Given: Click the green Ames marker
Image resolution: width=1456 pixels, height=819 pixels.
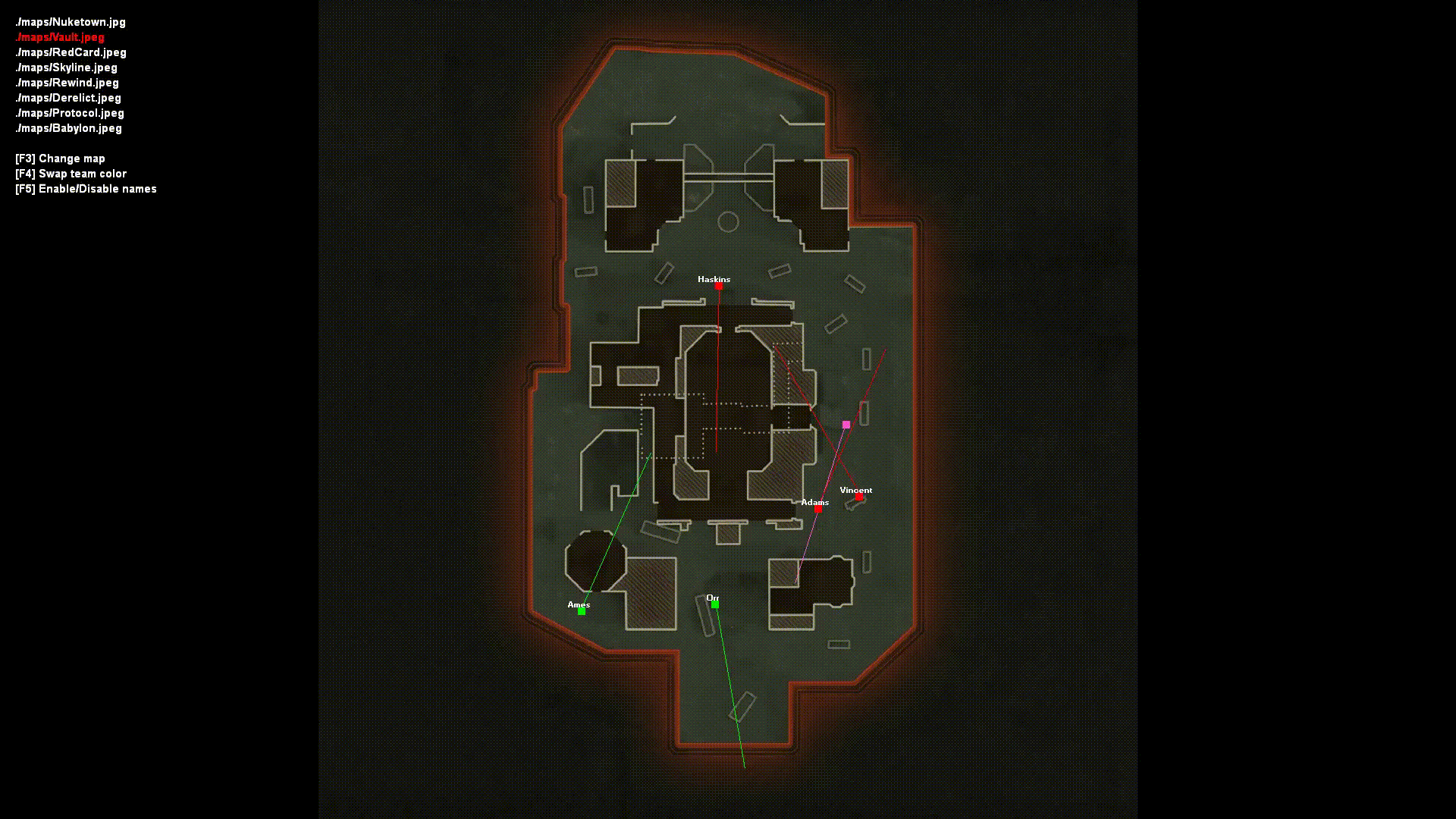Looking at the screenshot, I should [582, 610].
